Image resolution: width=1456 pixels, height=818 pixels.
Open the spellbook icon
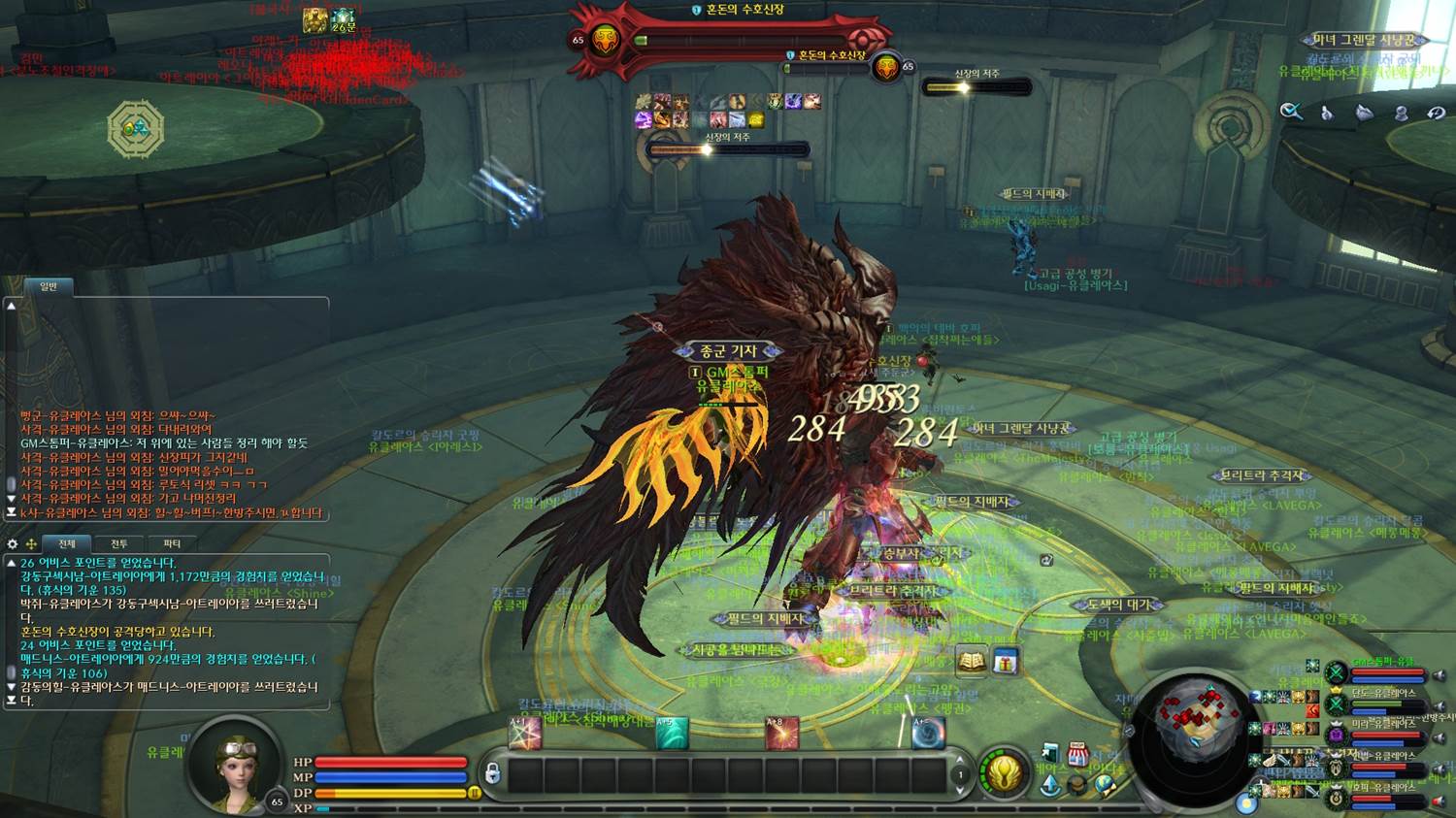pos(972,662)
